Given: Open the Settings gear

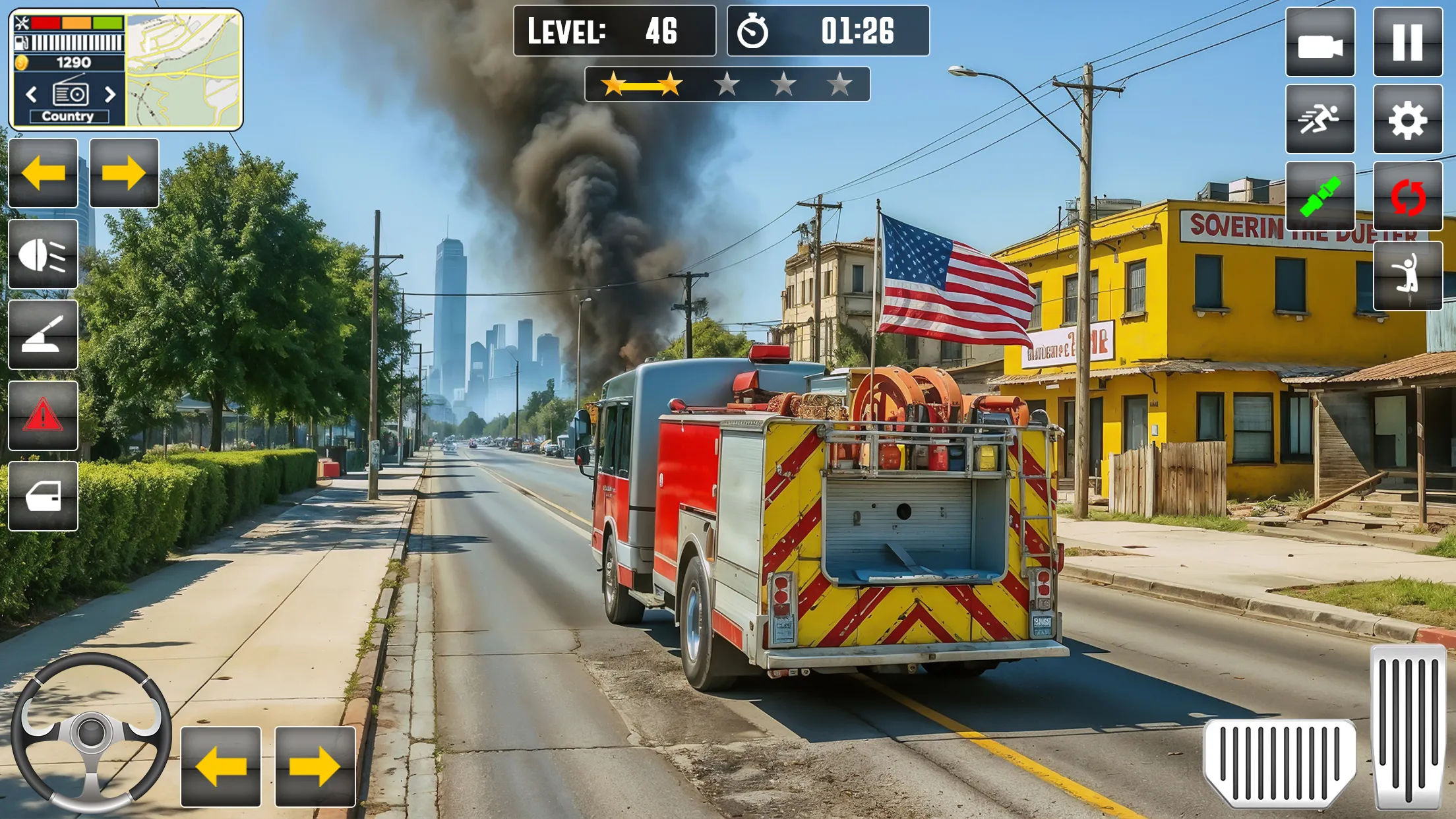Looking at the screenshot, I should [1408, 119].
